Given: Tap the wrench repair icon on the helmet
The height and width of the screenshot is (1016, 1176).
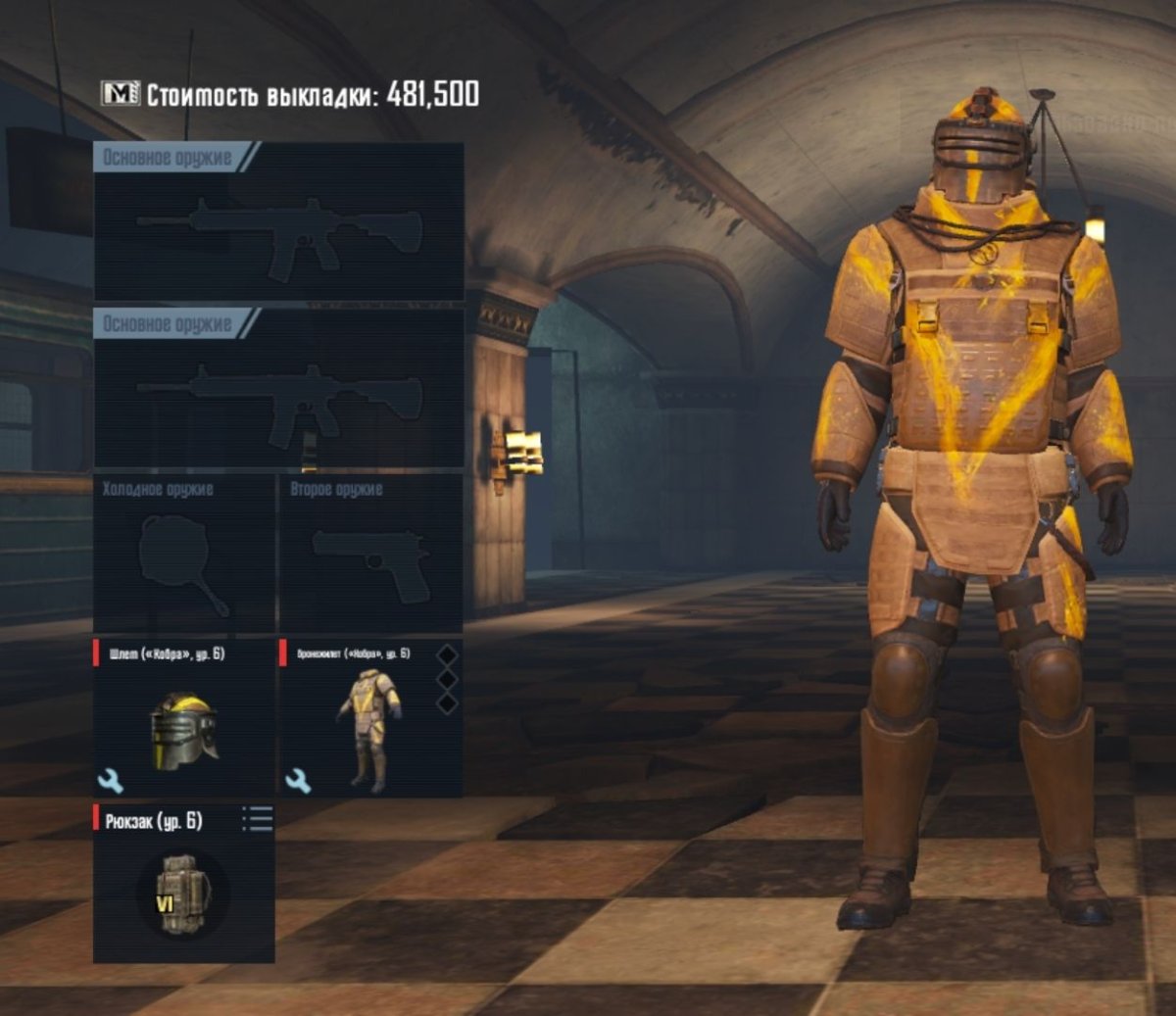Looking at the screenshot, I should point(111,780).
